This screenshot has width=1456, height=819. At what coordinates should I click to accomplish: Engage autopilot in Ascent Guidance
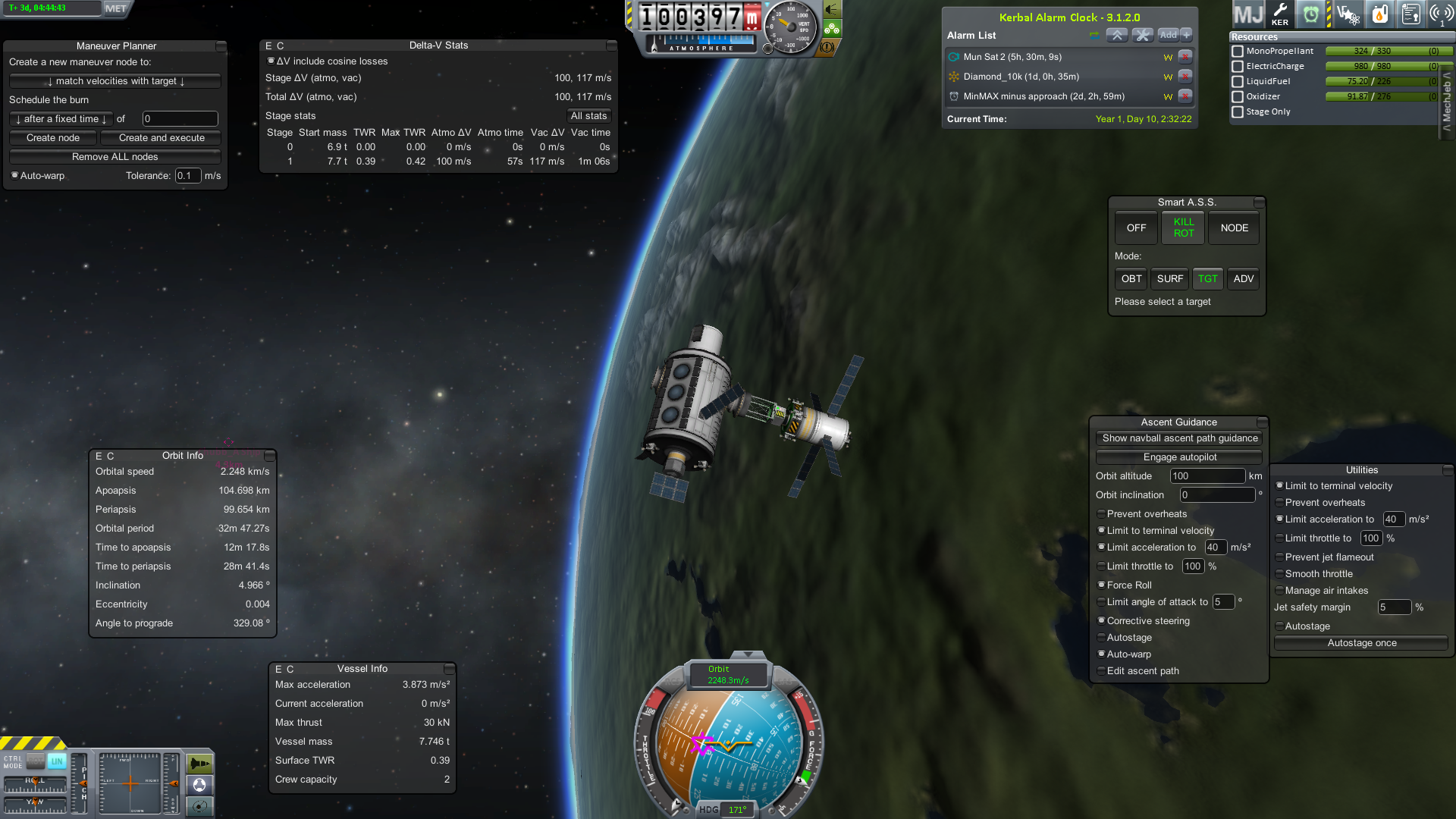pos(1179,457)
